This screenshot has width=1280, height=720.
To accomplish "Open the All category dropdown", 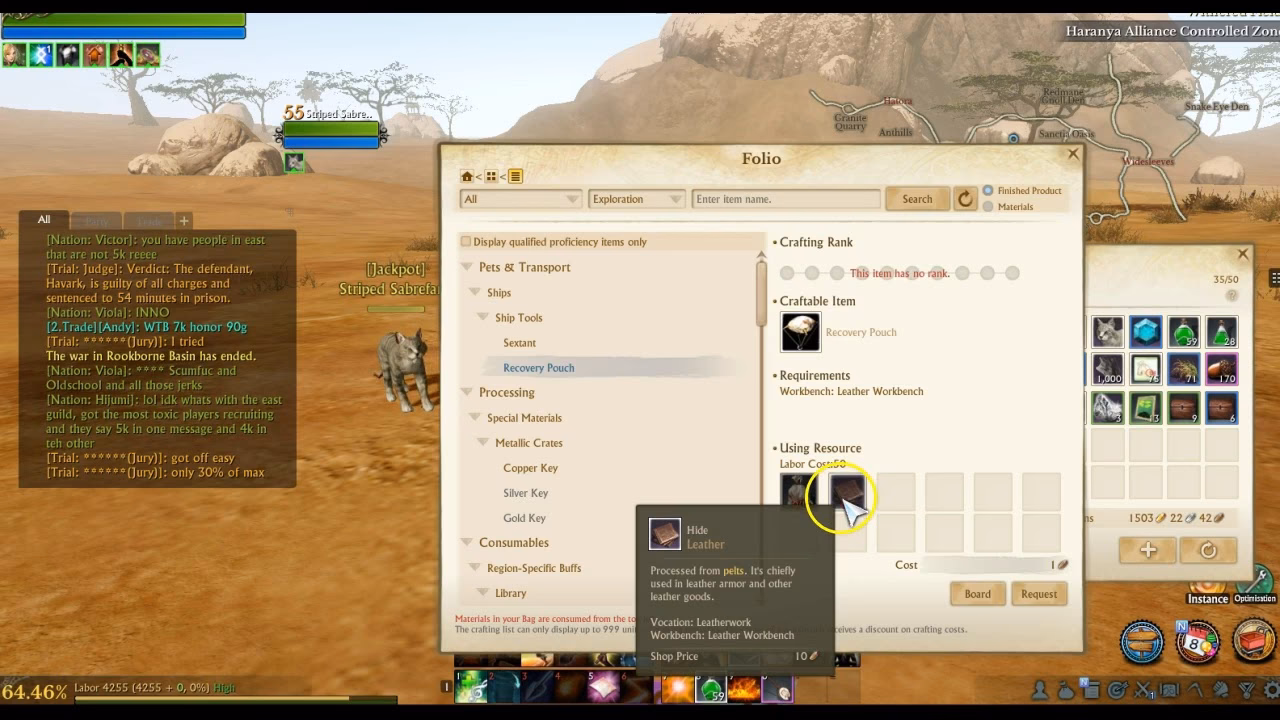I will tap(520, 199).
